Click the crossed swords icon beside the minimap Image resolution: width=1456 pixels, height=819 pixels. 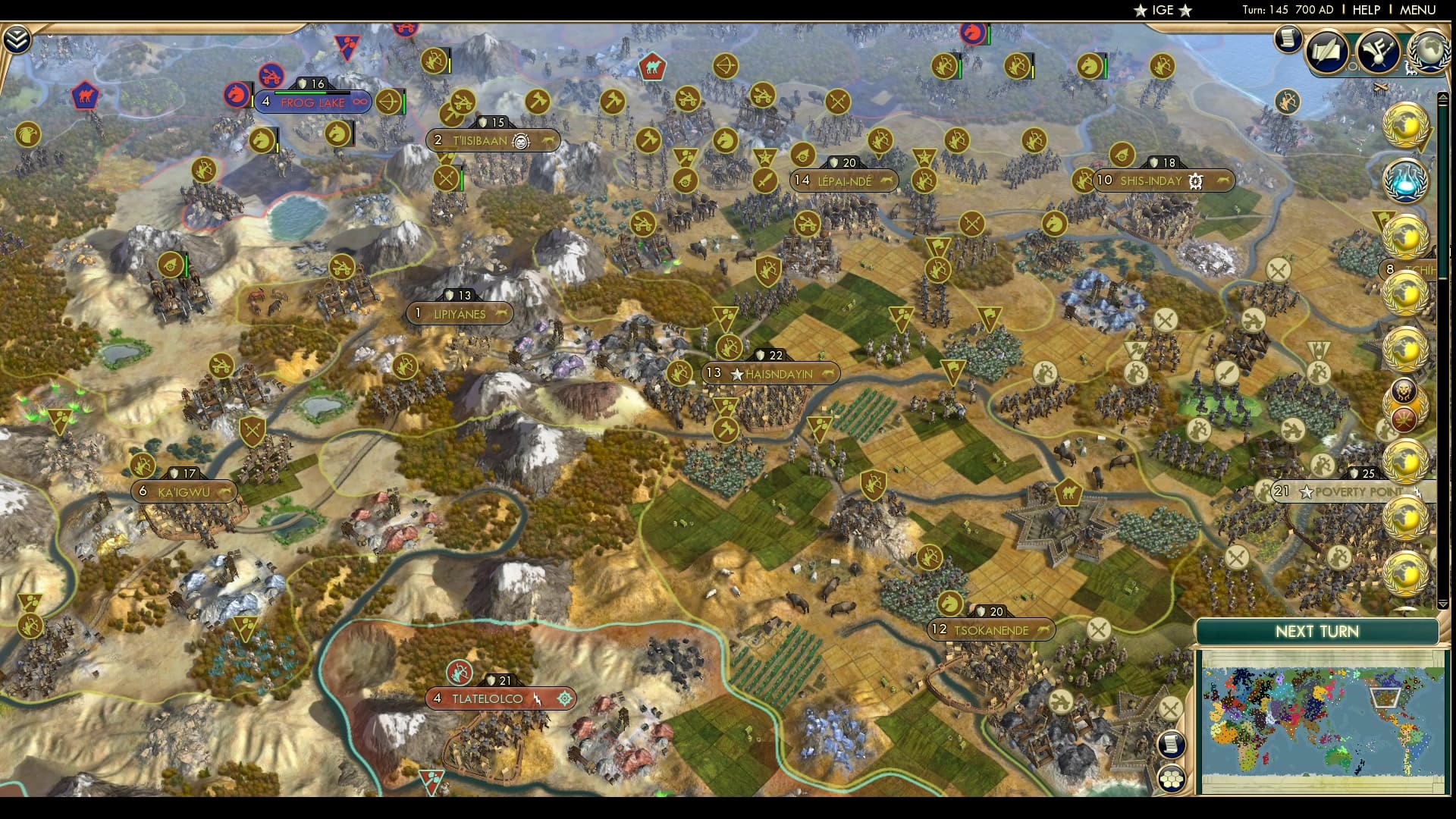(x=1171, y=708)
